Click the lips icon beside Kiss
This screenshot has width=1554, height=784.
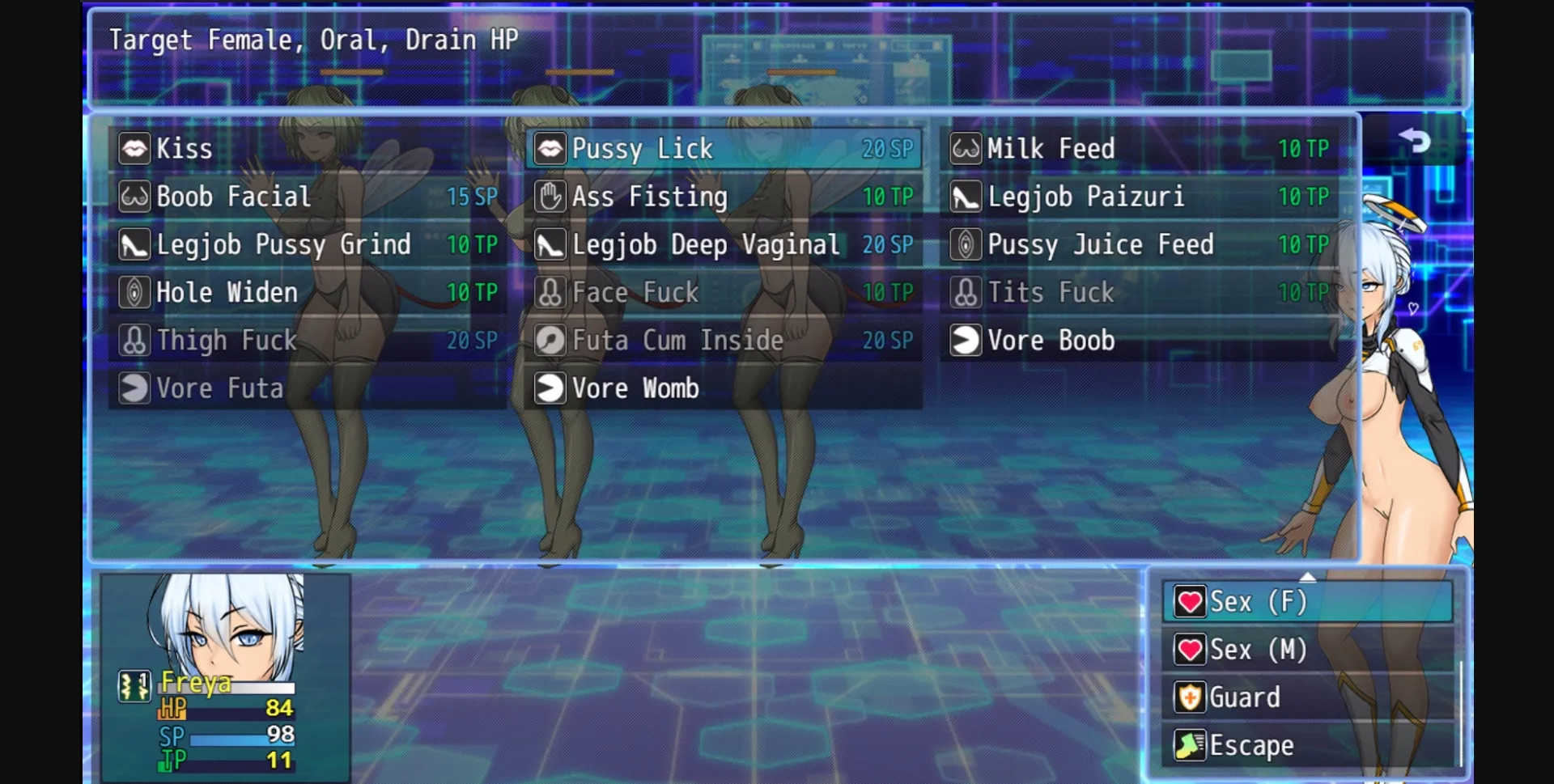point(134,148)
